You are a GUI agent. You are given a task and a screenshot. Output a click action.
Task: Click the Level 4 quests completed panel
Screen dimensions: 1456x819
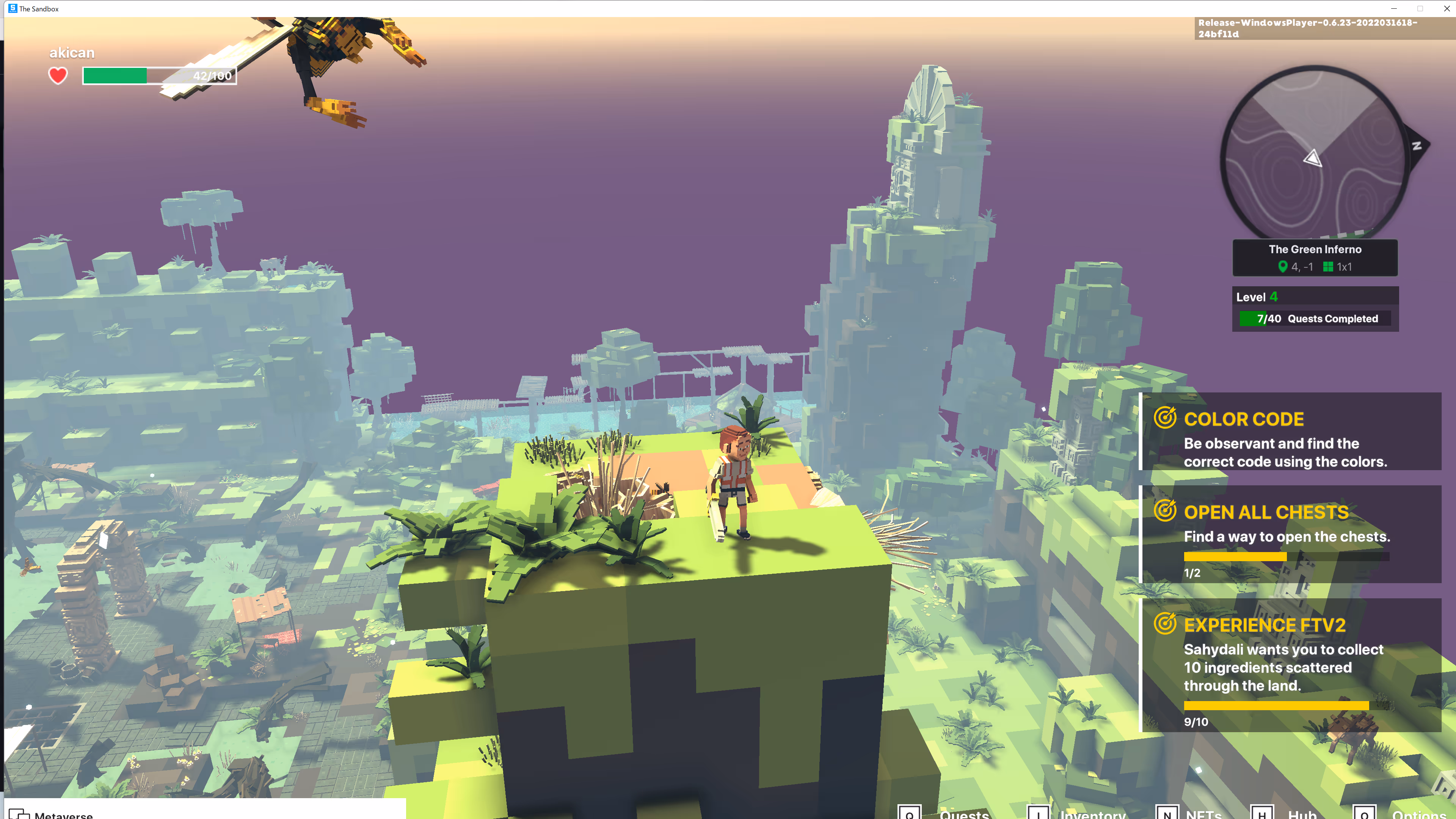[1315, 309]
